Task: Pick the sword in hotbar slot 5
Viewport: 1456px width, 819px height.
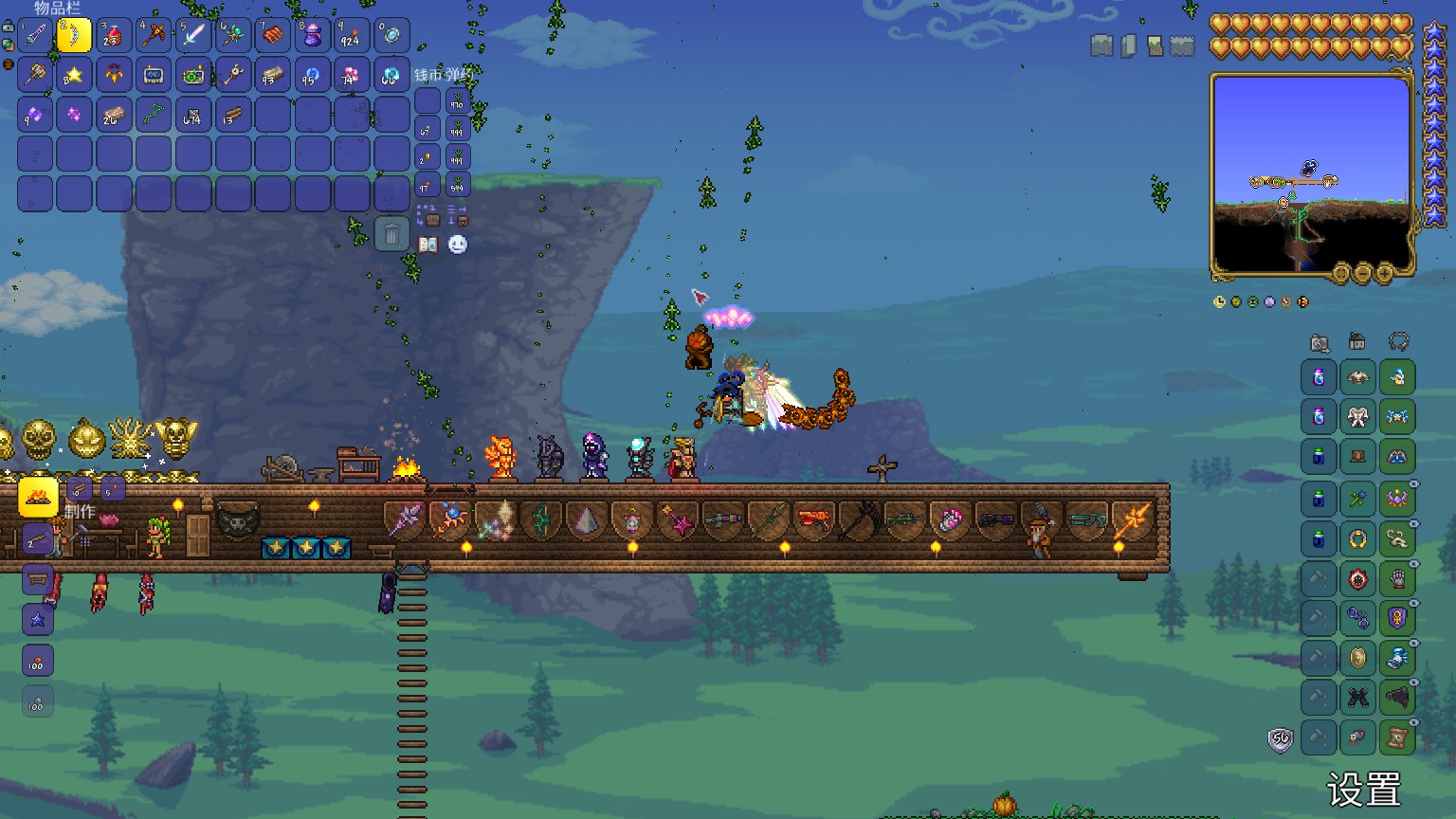Action: (193, 36)
